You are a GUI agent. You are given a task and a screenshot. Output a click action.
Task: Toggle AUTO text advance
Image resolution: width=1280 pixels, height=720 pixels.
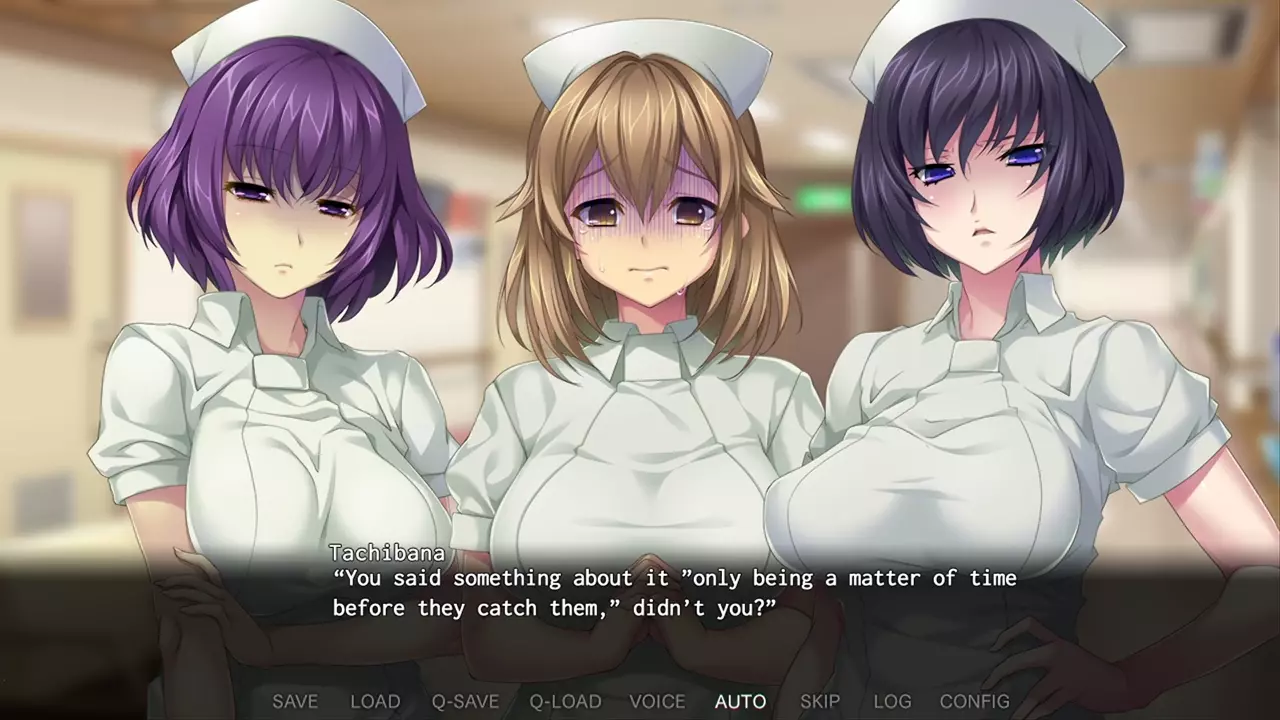pos(740,701)
